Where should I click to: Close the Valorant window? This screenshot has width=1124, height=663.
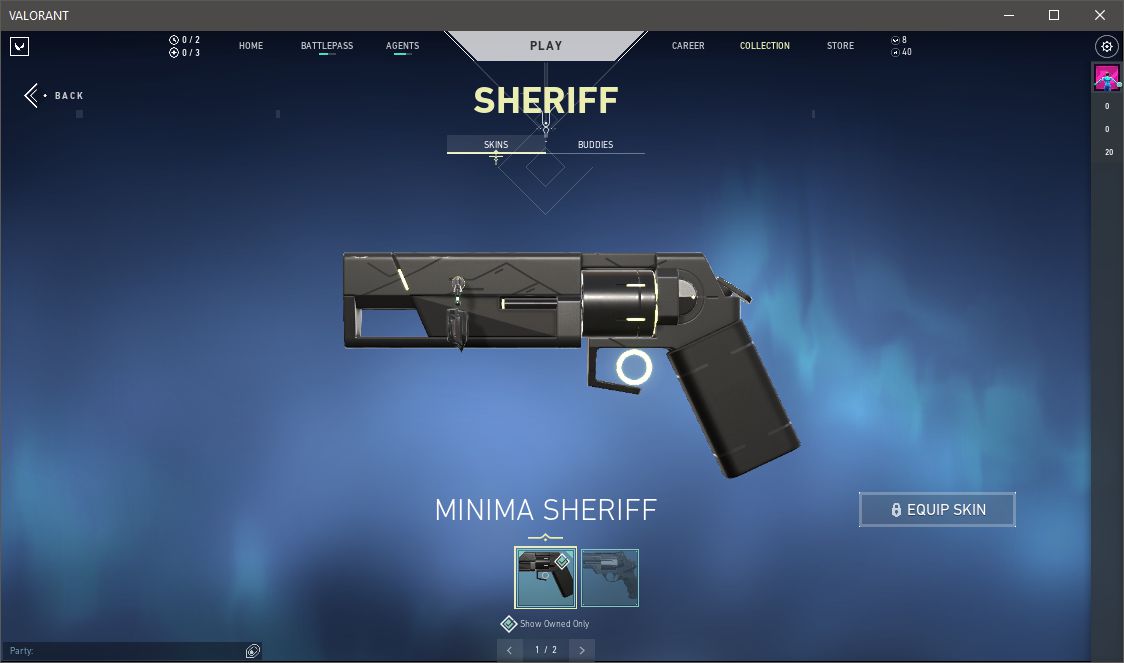1099,15
